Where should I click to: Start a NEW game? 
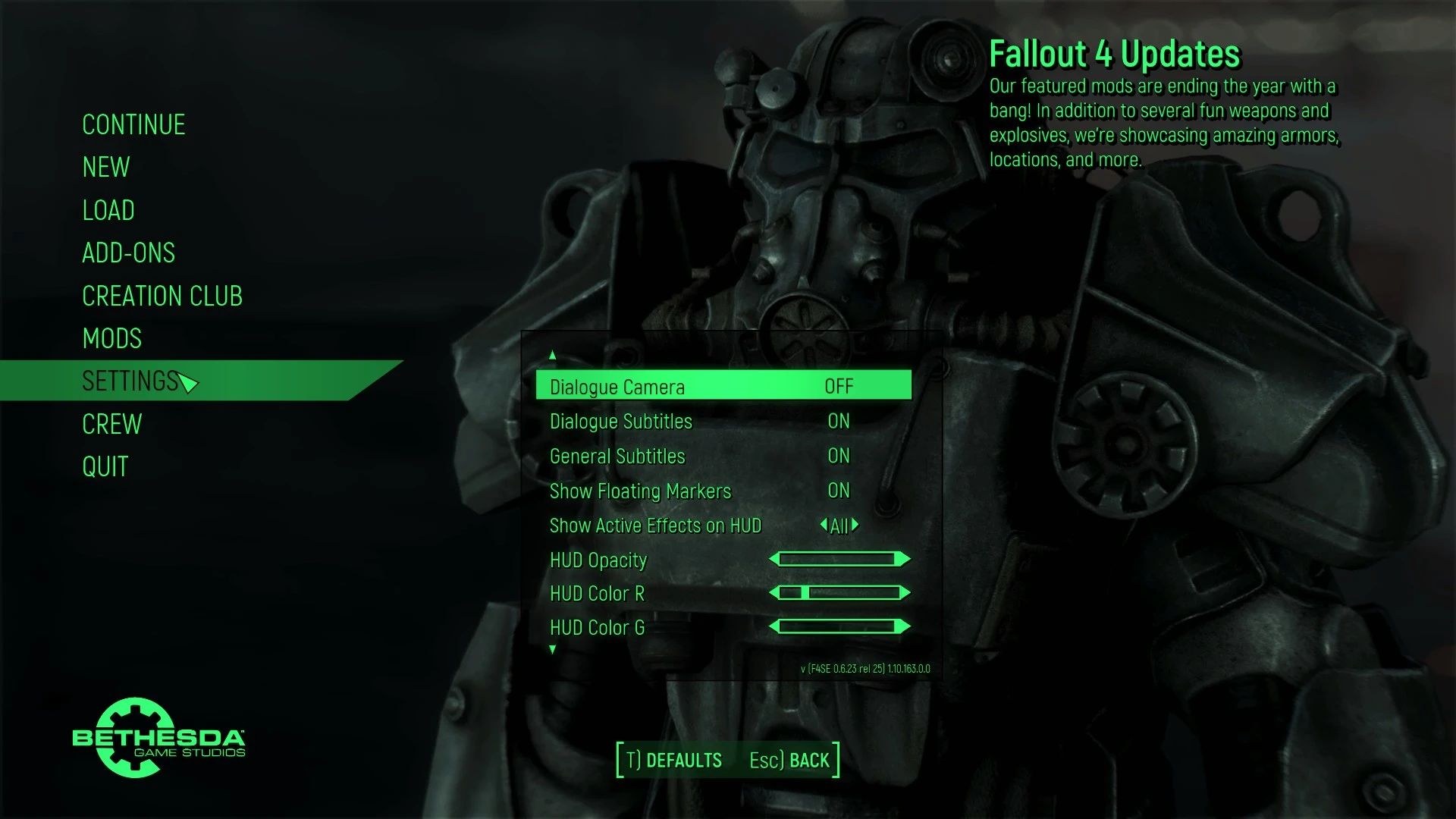point(105,167)
